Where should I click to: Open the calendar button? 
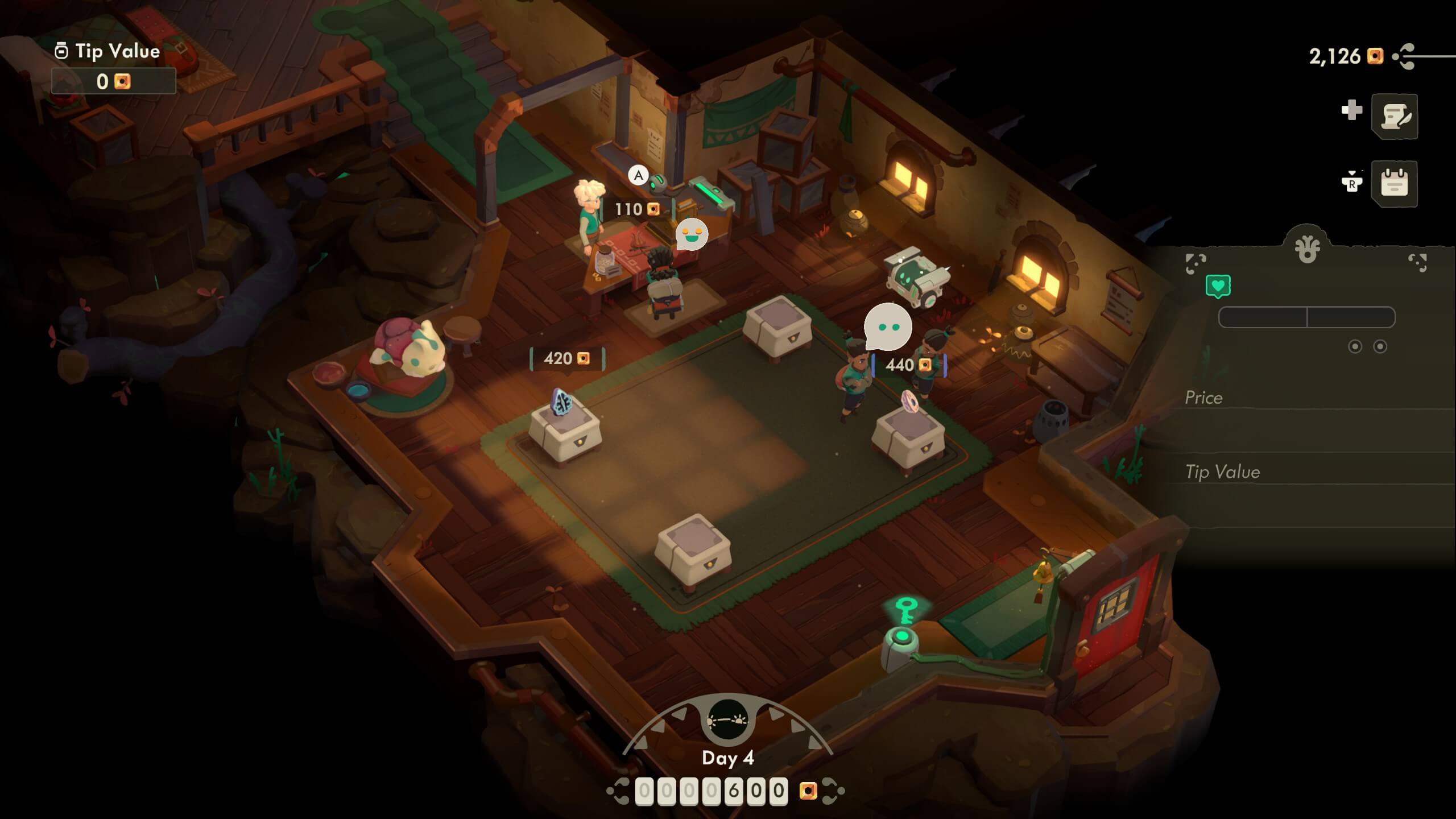pyautogui.click(x=1394, y=183)
